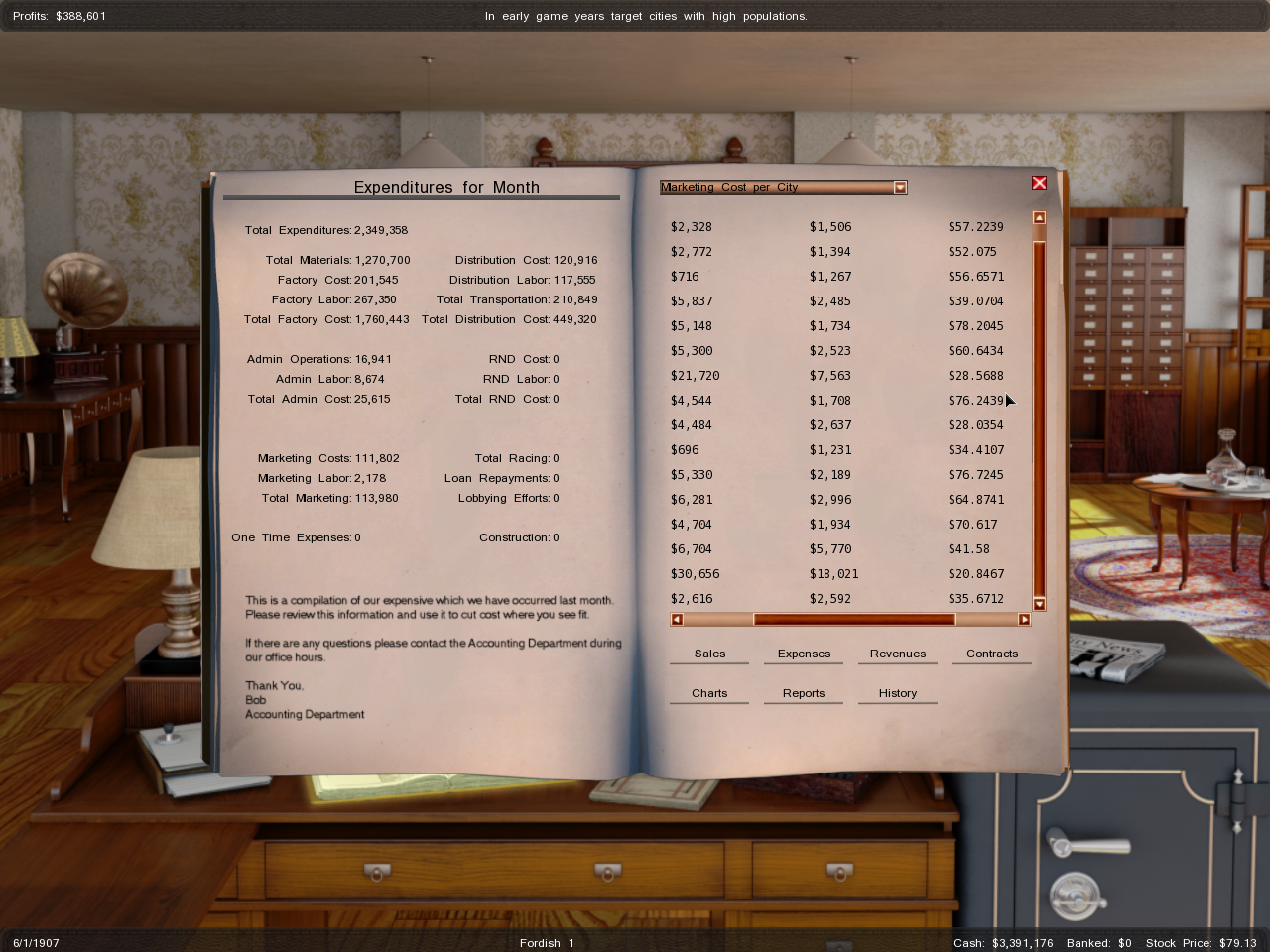Viewport: 1270px width, 952px height.
Task: Click the horizontal scroll right arrow
Action: [1024, 620]
